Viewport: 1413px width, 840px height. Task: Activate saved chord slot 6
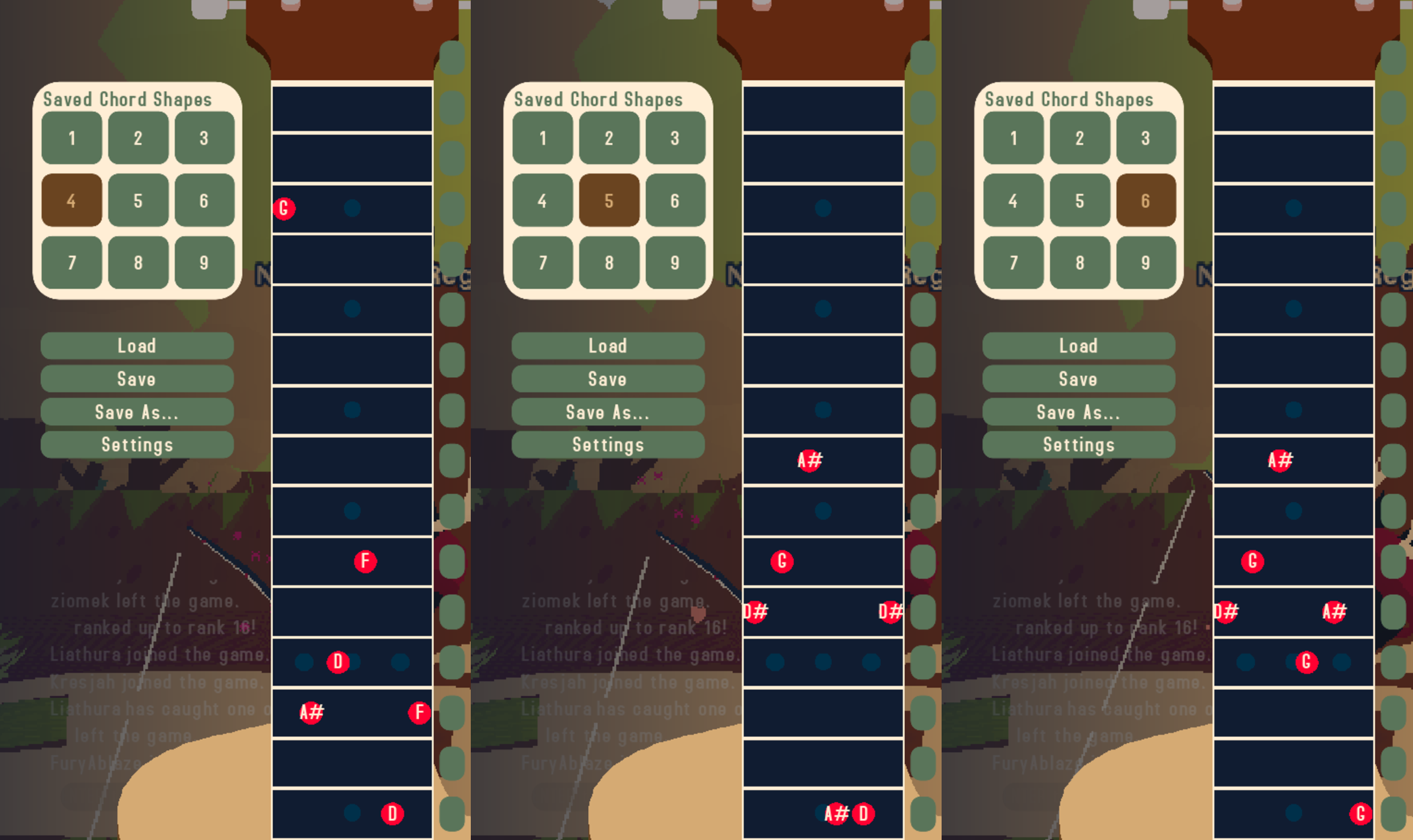pyautogui.click(x=1146, y=201)
